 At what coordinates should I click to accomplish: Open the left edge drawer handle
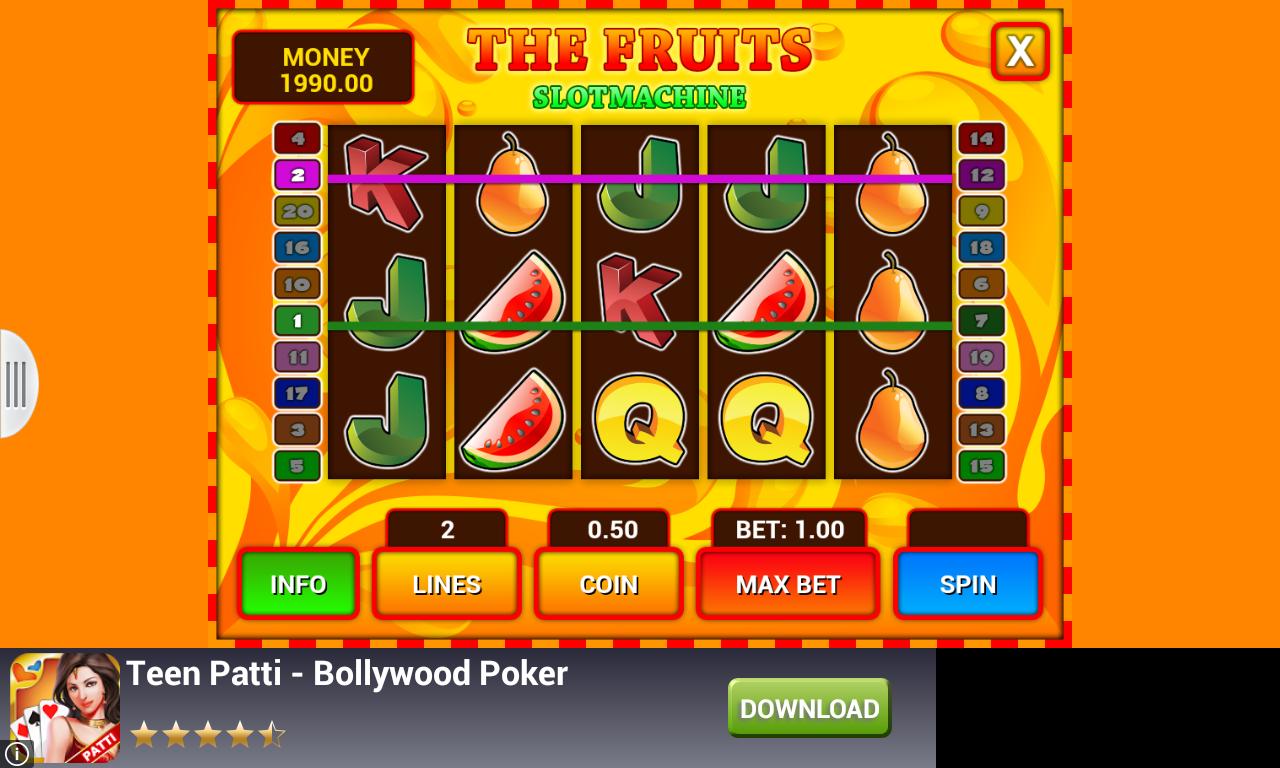pos(16,385)
